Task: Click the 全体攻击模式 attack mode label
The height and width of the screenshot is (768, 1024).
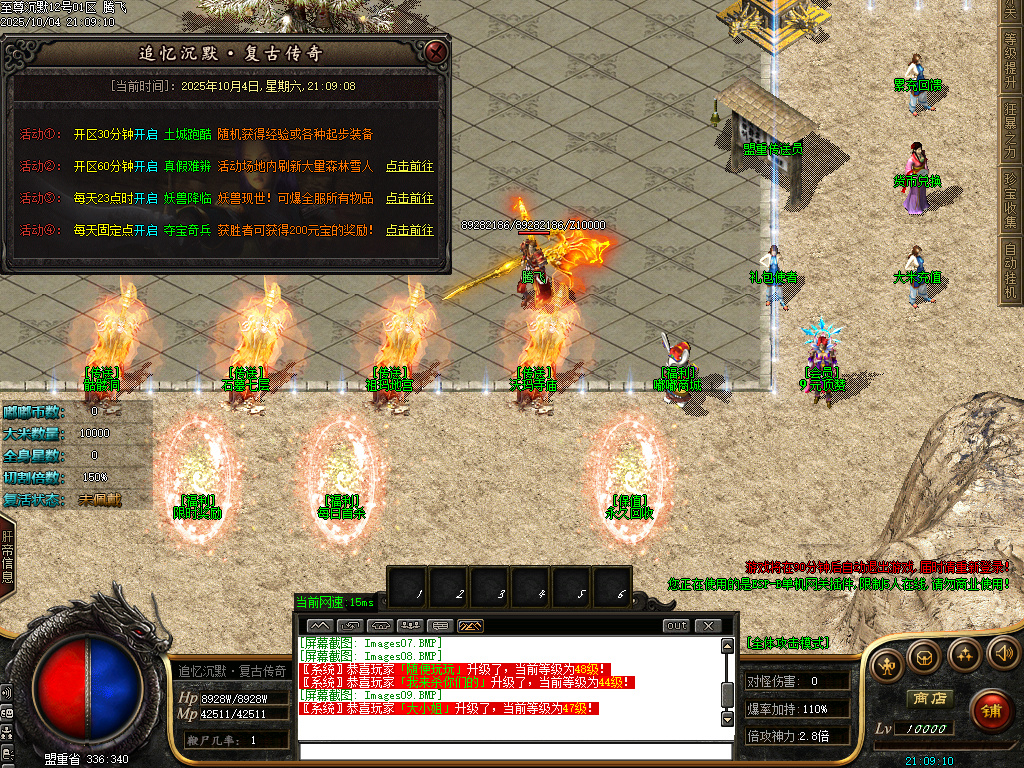Action: pos(787,642)
